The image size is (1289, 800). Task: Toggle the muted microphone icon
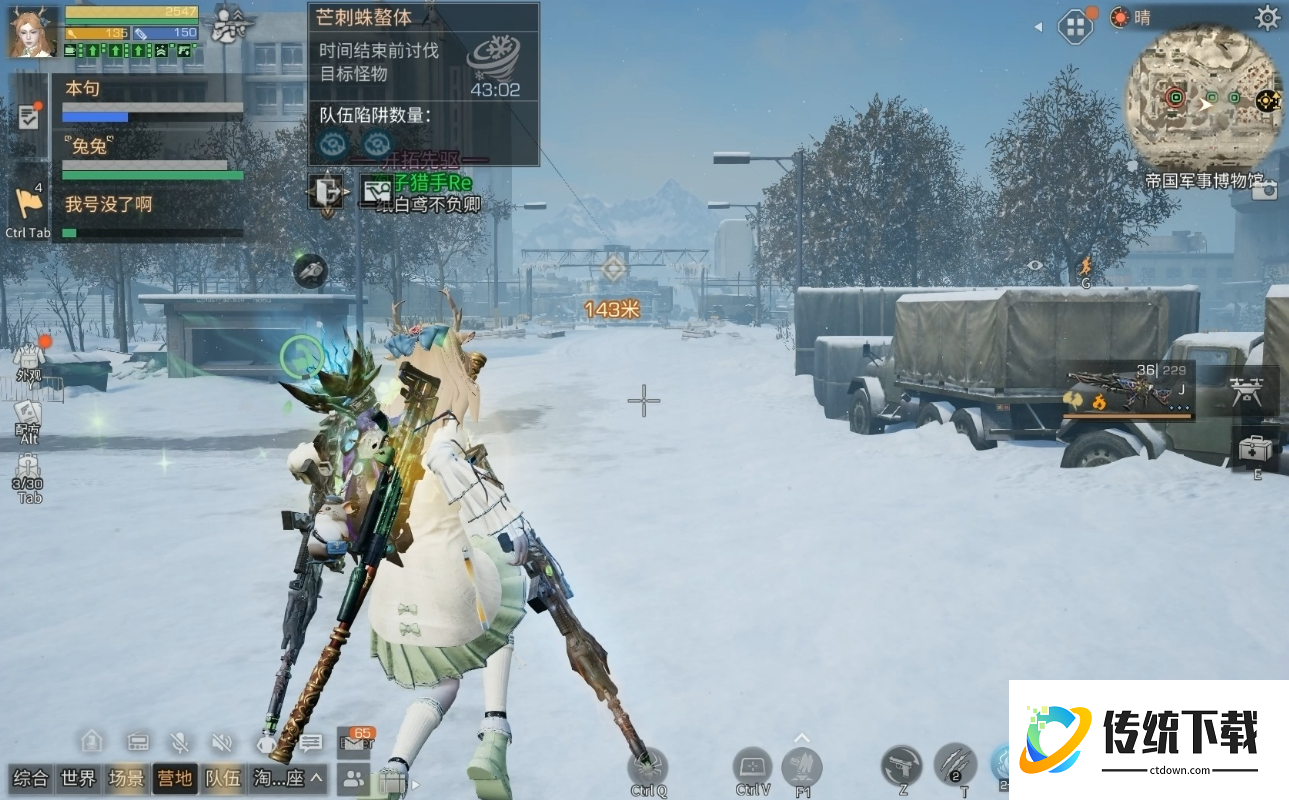coord(180,742)
